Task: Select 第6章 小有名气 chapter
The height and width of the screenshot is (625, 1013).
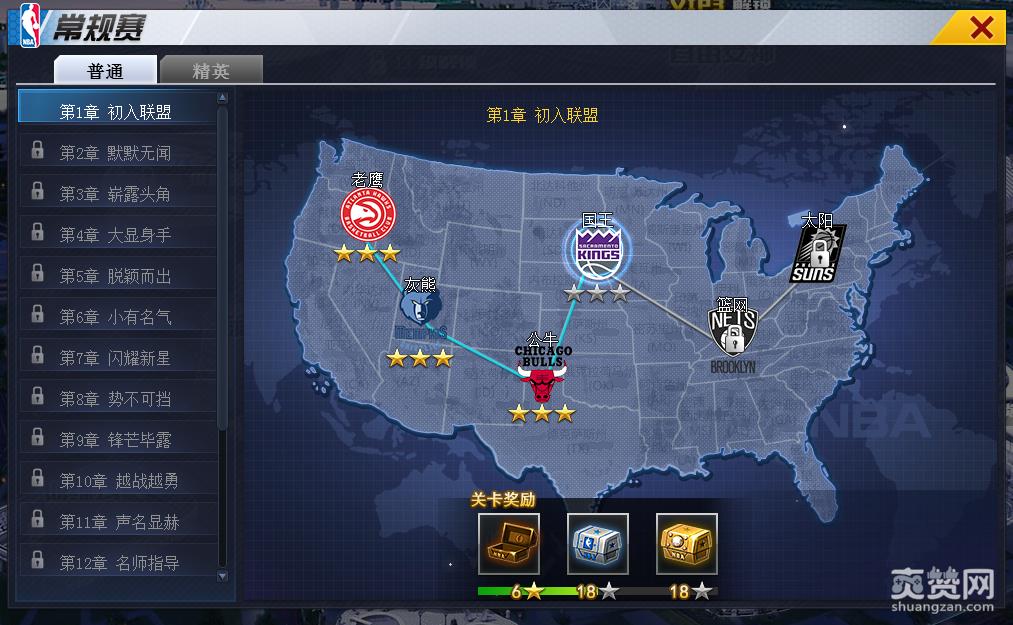Action: tap(116, 317)
